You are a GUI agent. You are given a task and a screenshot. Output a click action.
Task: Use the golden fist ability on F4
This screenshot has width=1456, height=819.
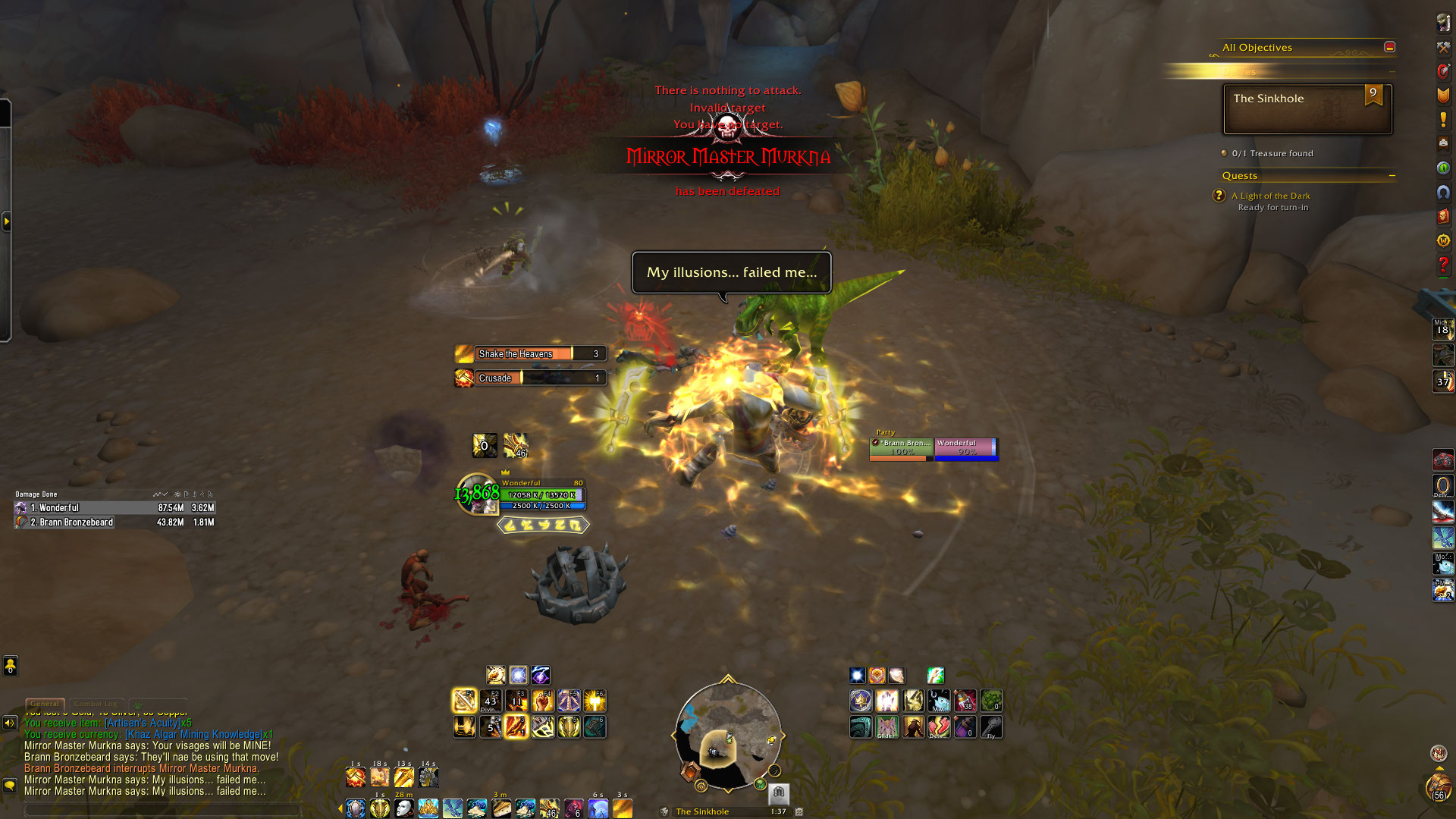[543, 700]
